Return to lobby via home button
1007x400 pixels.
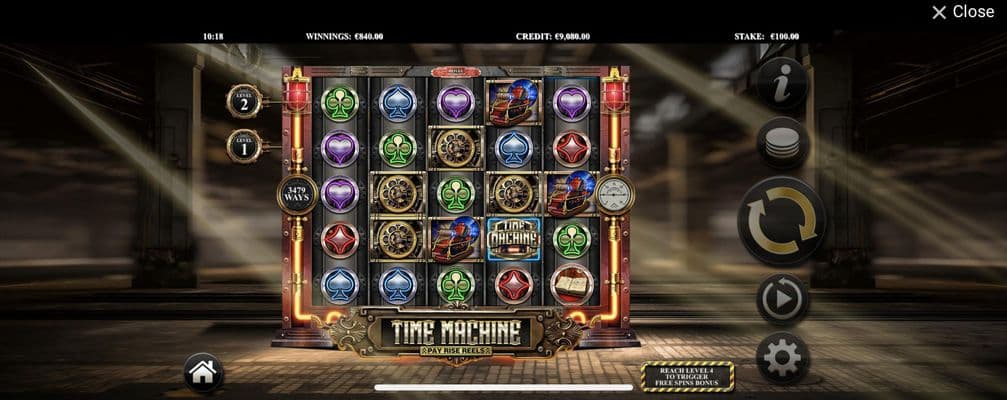(x=203, y=373)
